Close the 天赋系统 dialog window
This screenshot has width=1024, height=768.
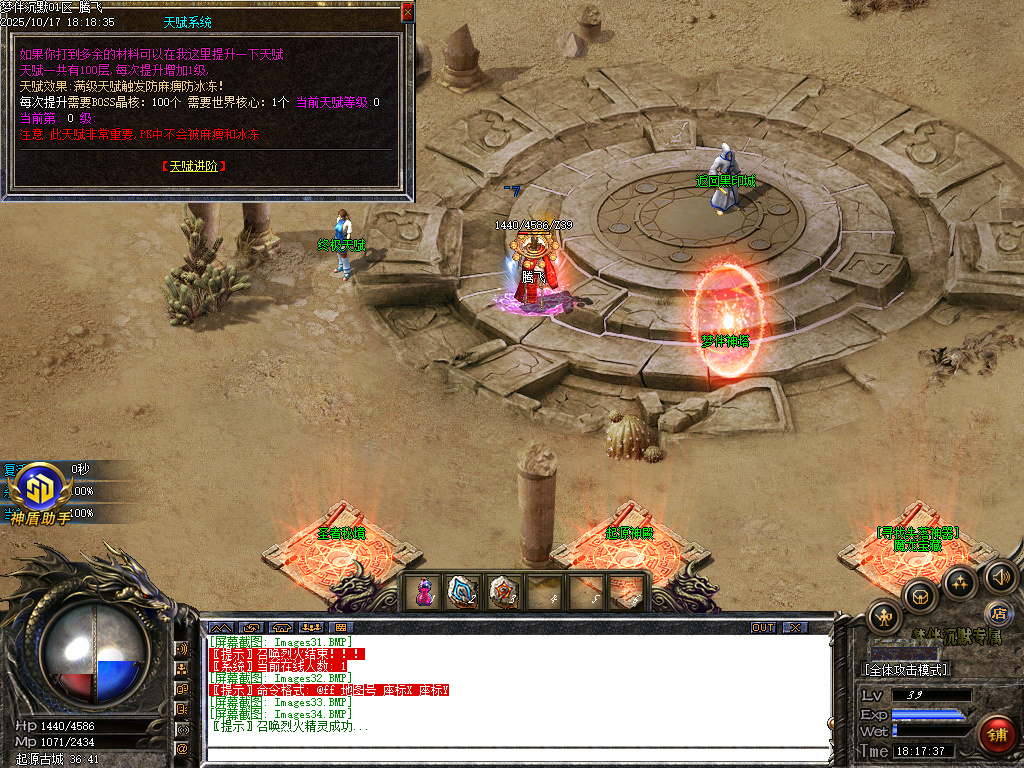point(407,11)
